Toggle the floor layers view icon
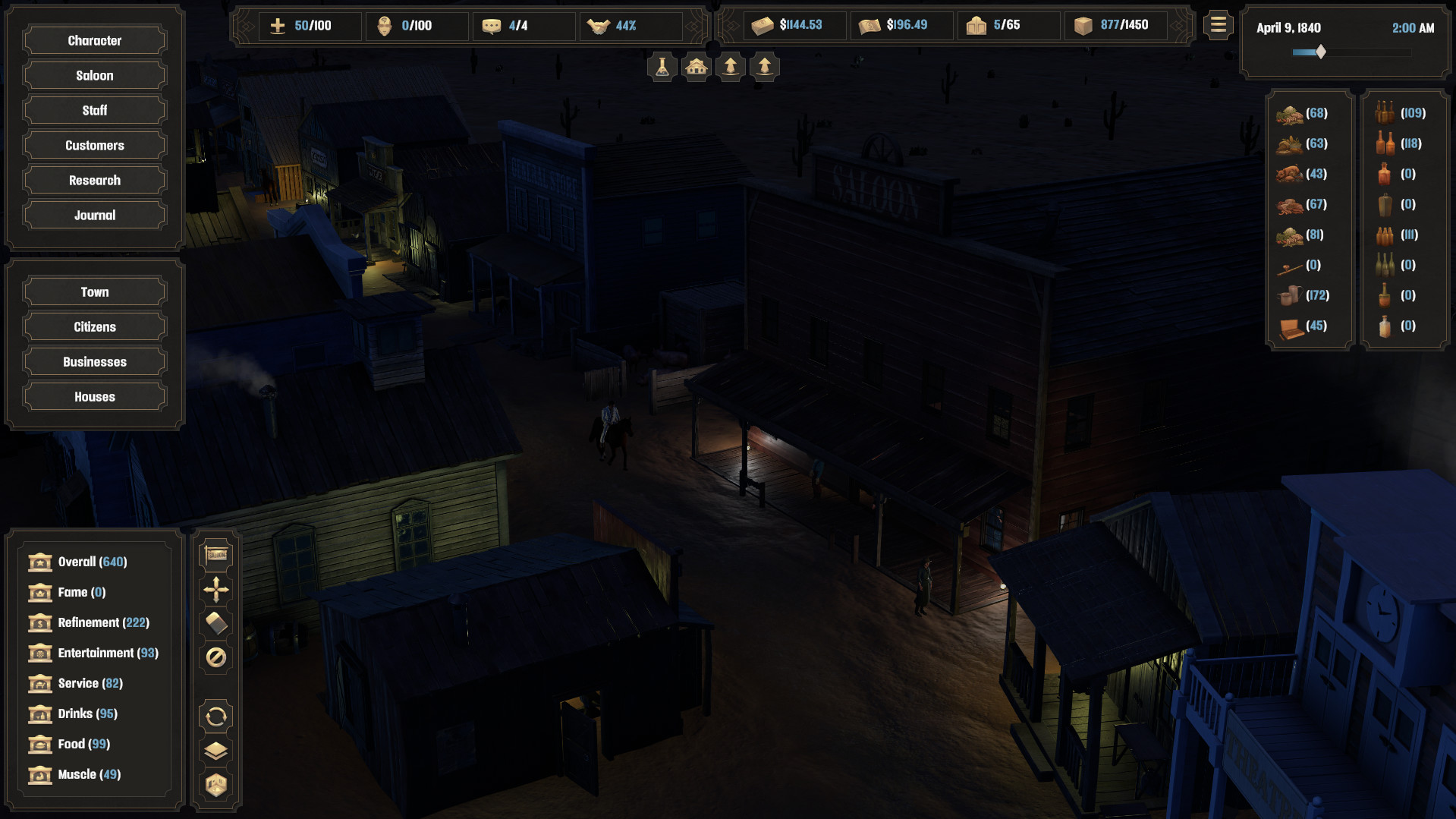Image resolution: width=1456 pixels, height=819 pixels. 215,751
